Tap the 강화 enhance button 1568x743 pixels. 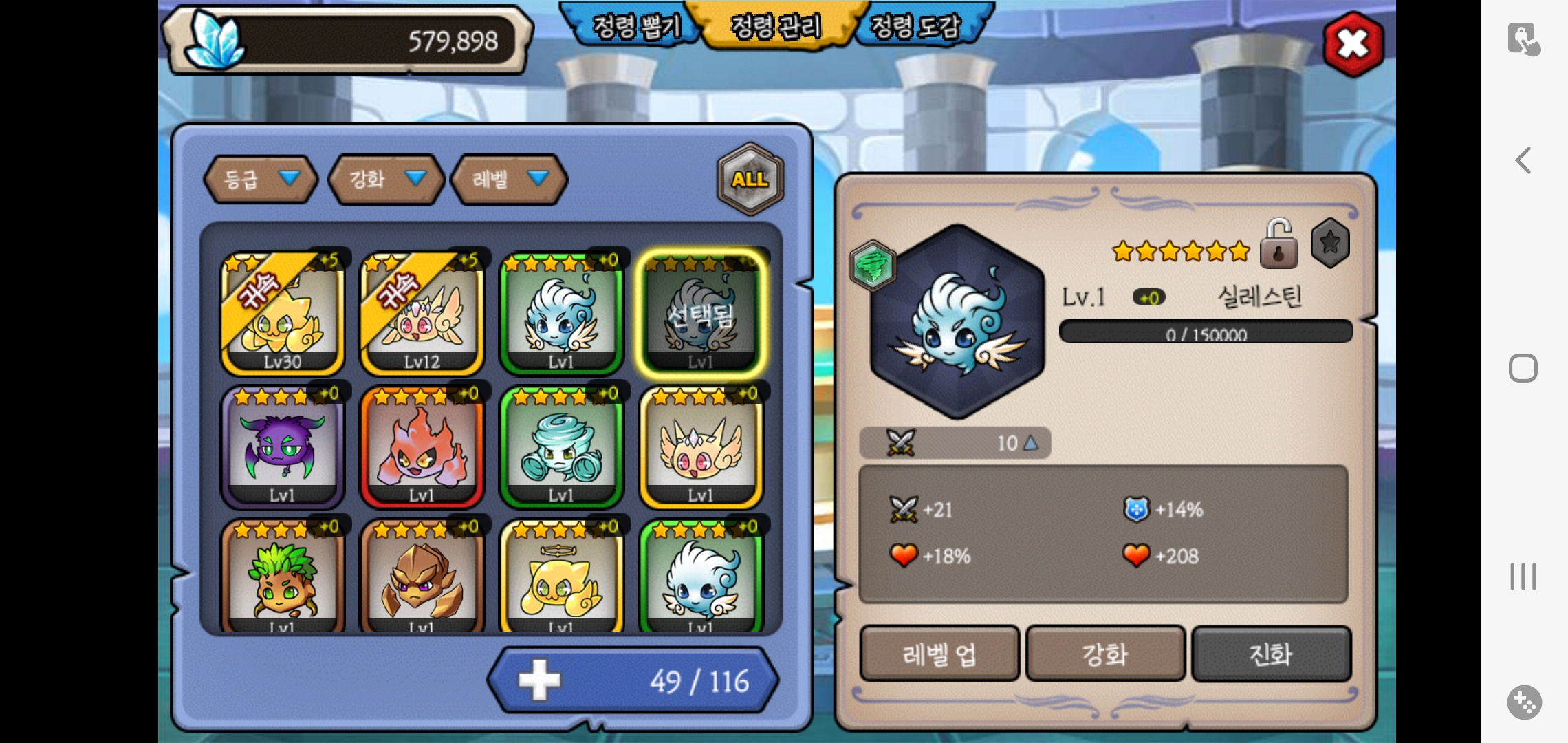[1105, 654]
